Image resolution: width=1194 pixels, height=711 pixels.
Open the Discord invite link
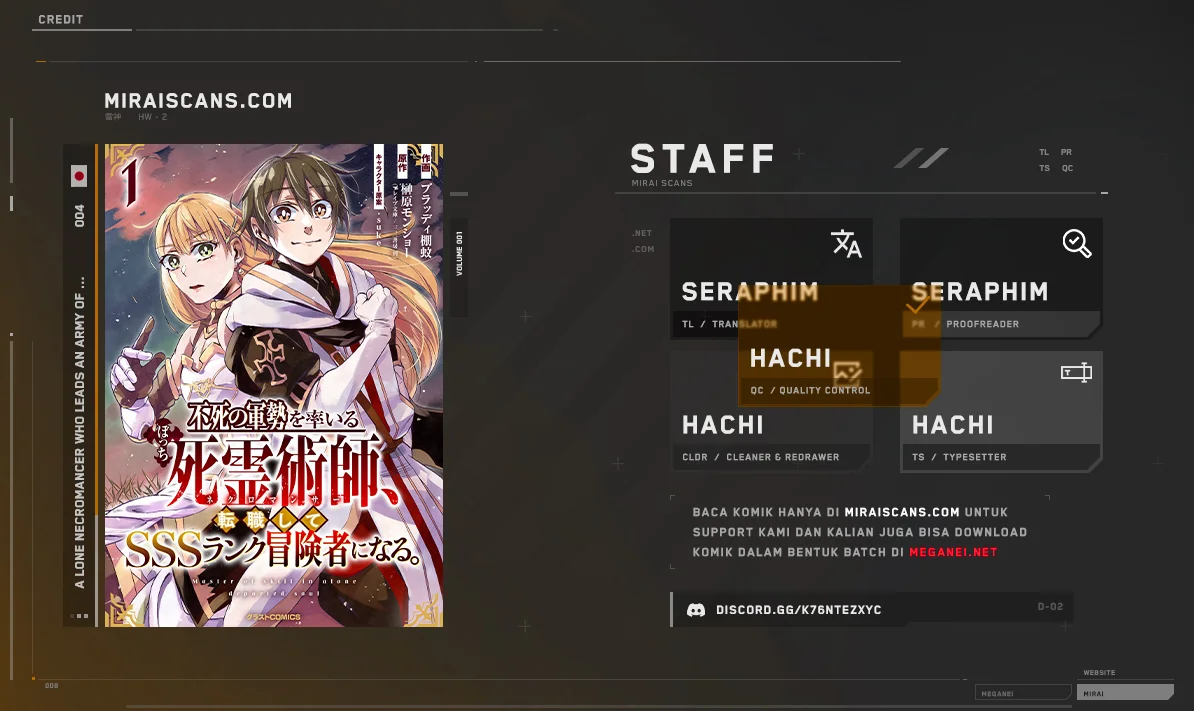798,610
